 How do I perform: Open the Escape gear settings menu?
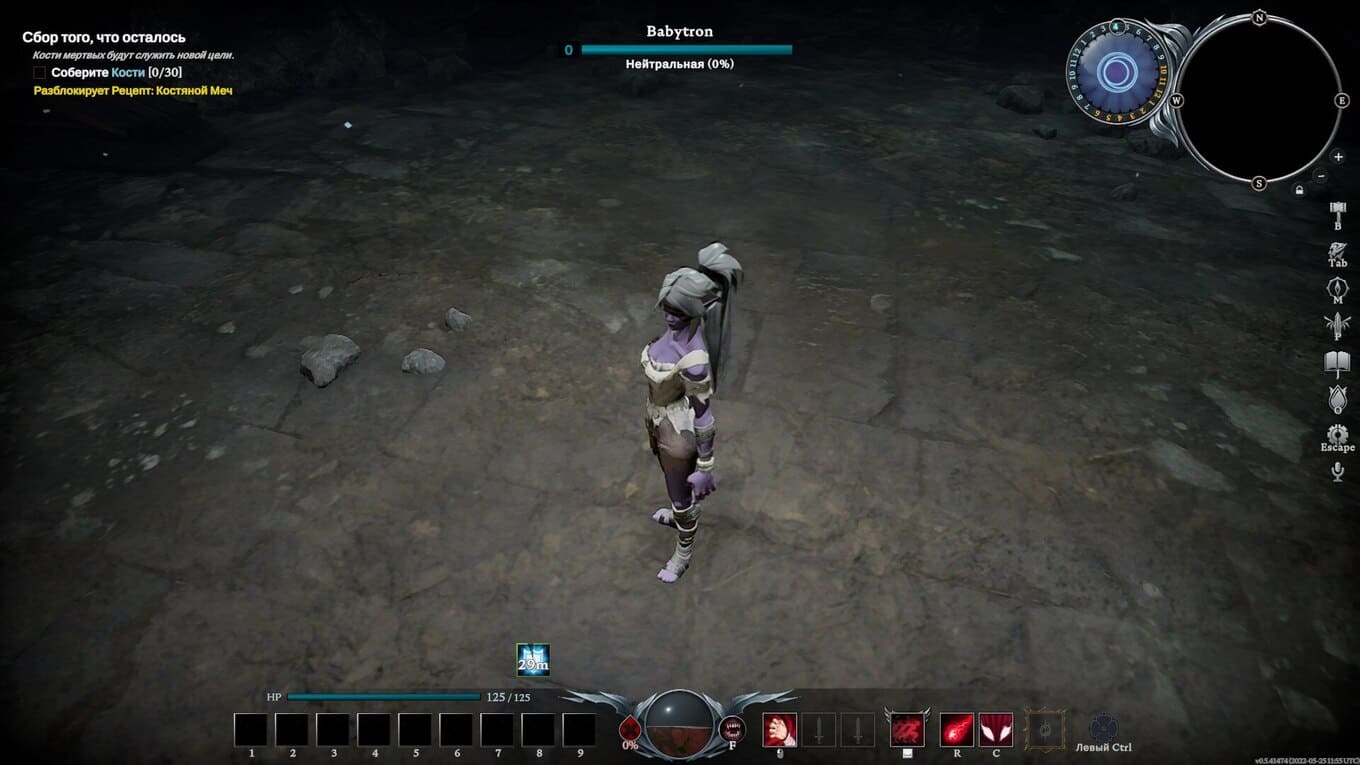1338,435
